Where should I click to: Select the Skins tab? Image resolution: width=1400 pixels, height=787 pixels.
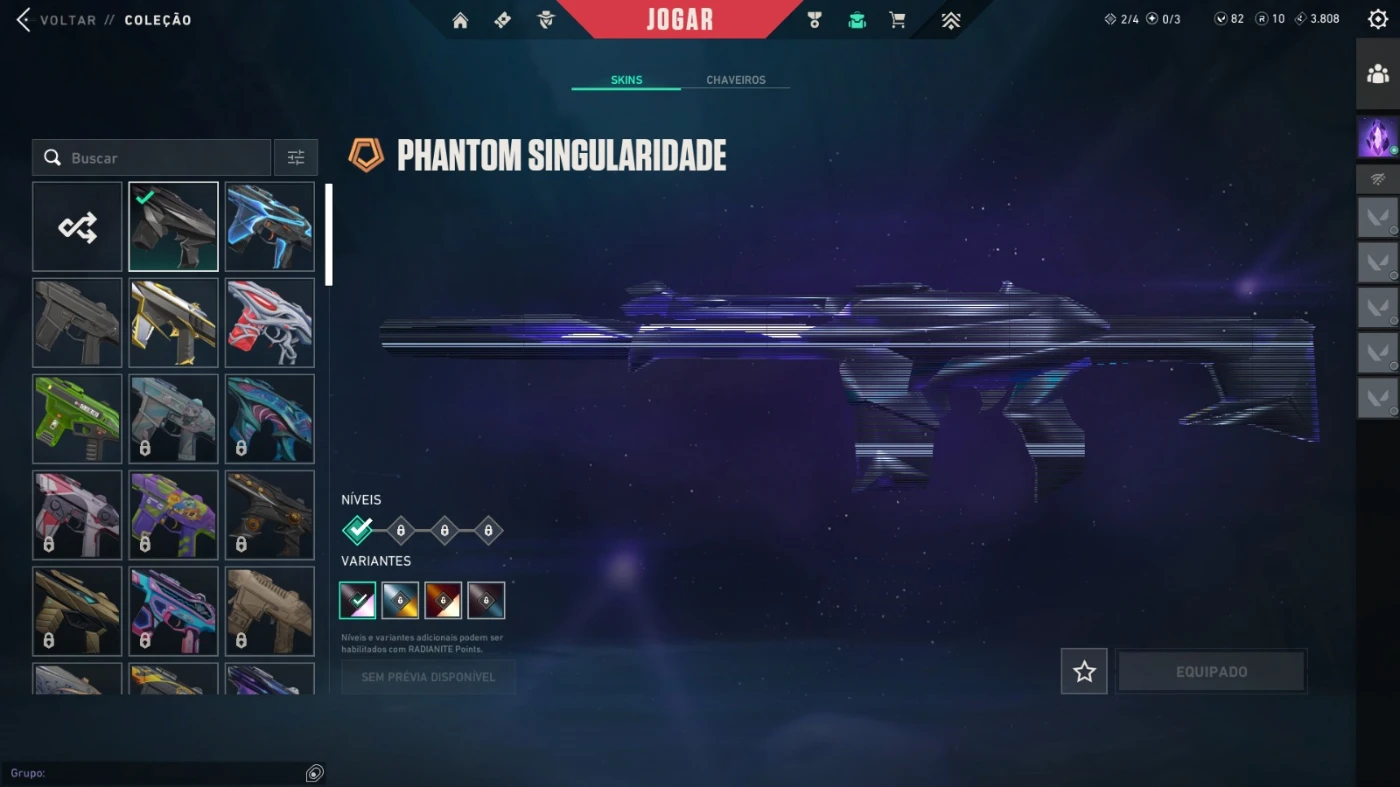click(x=626, y=80)
